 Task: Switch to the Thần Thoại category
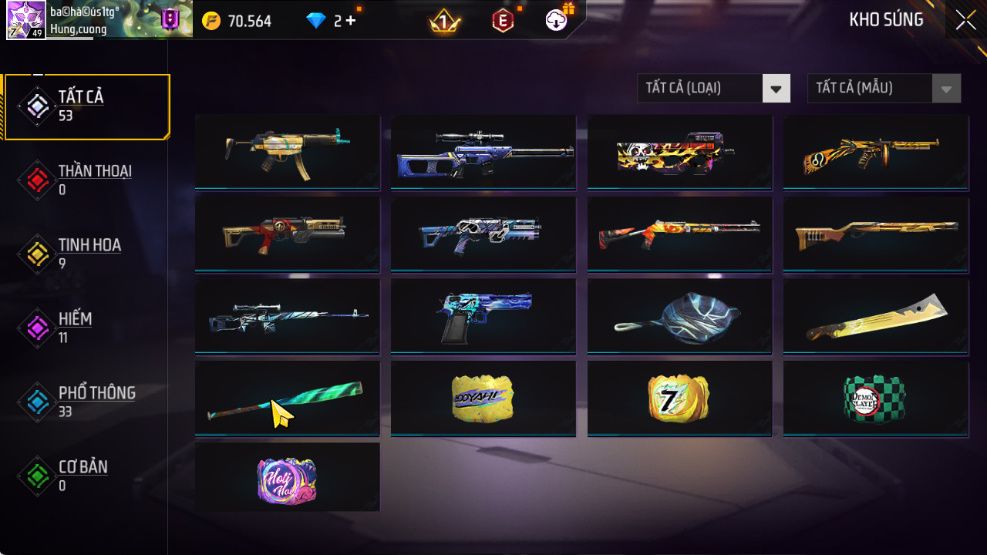tap(85, 179)
